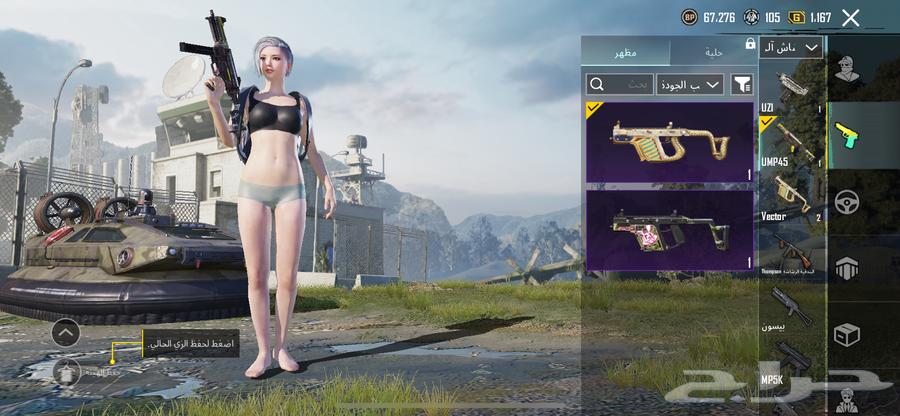Choose the Bizon weapon in the list

(792, 308)
